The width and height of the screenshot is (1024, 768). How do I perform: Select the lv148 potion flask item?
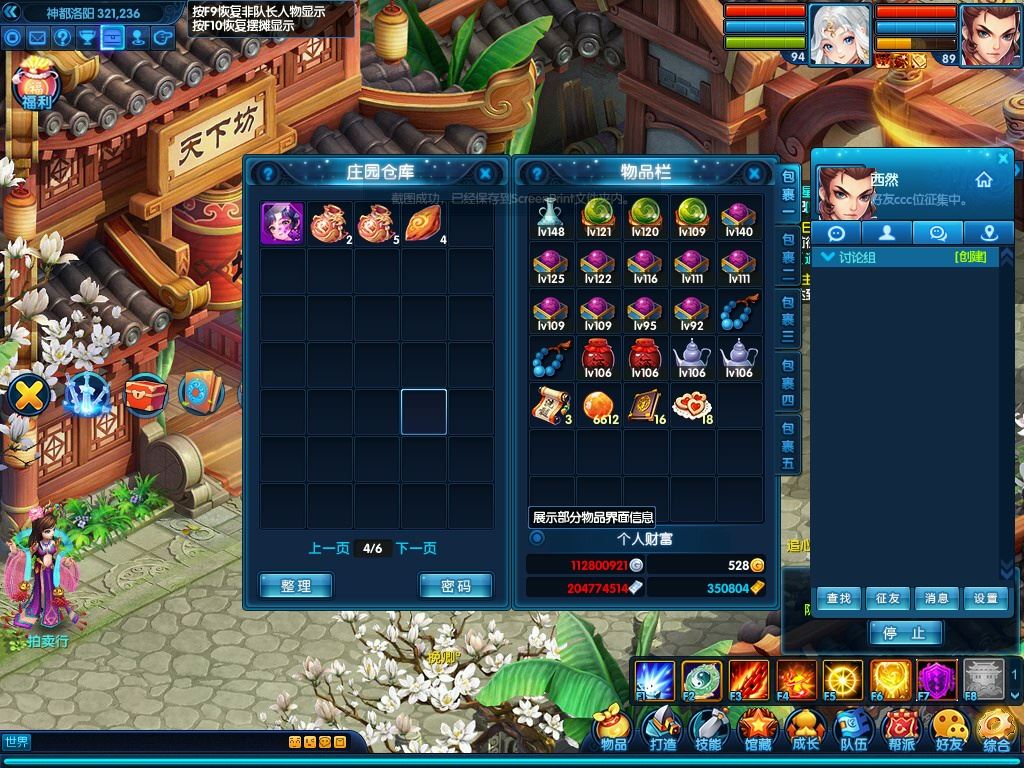pyautogui.click(x=550, y=217)
